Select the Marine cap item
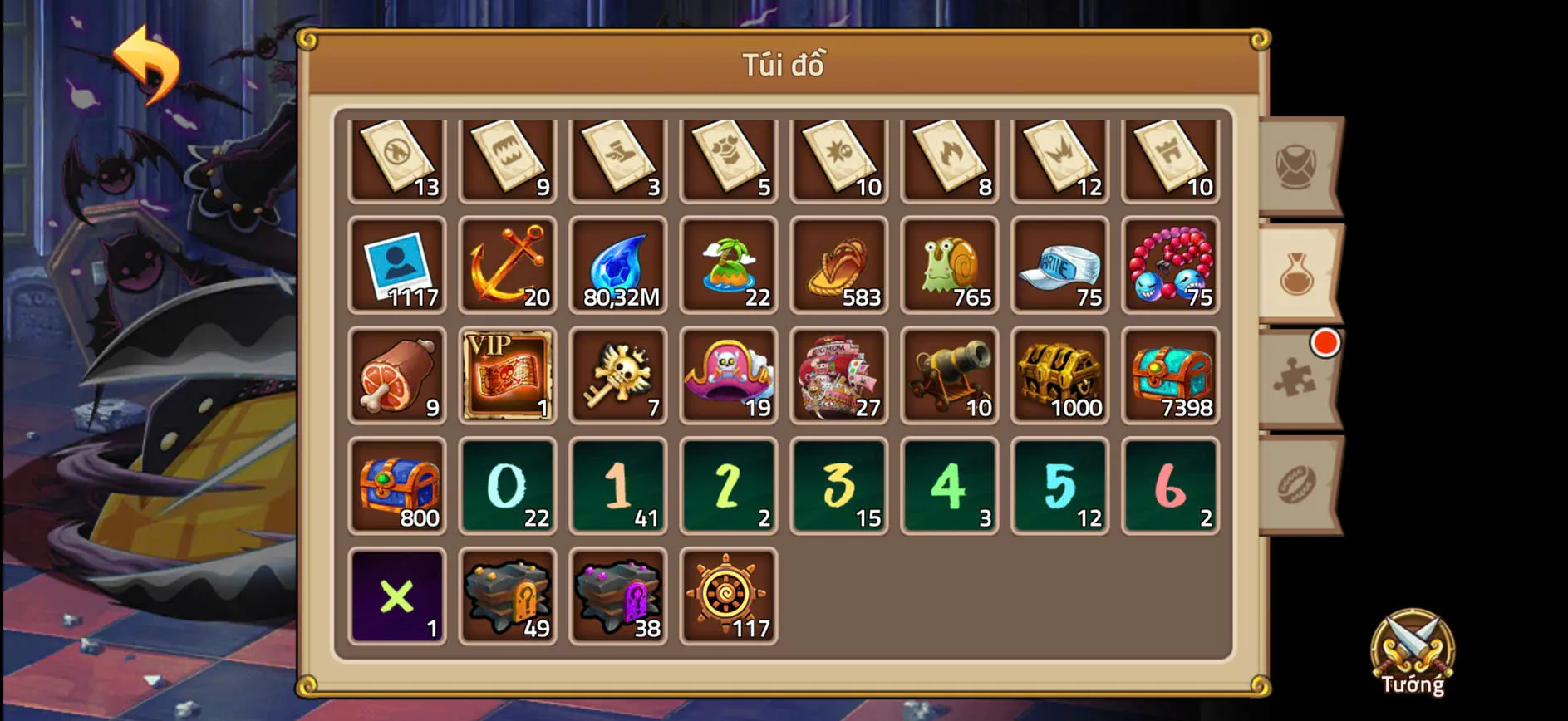Image resolution: width=1568 pixels, height=721 pixels. click(x=1060, y=264)
